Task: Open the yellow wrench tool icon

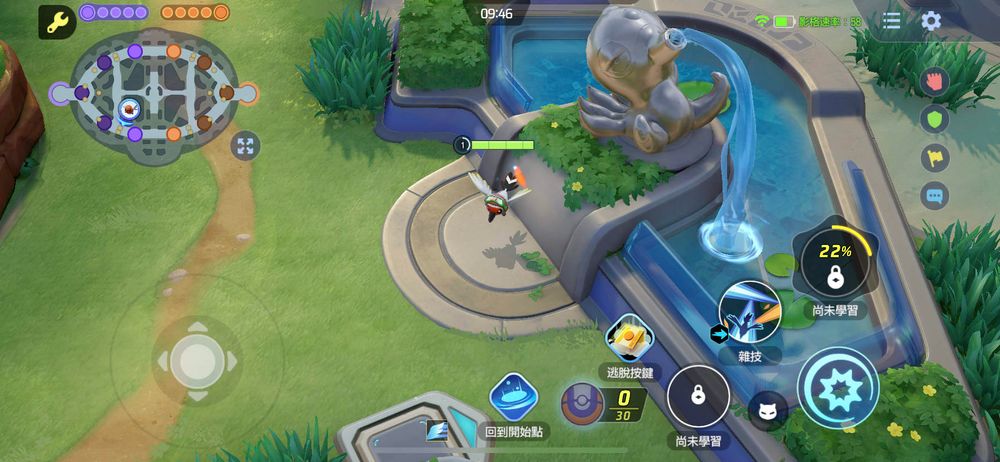Action: [x=57, y=21]
